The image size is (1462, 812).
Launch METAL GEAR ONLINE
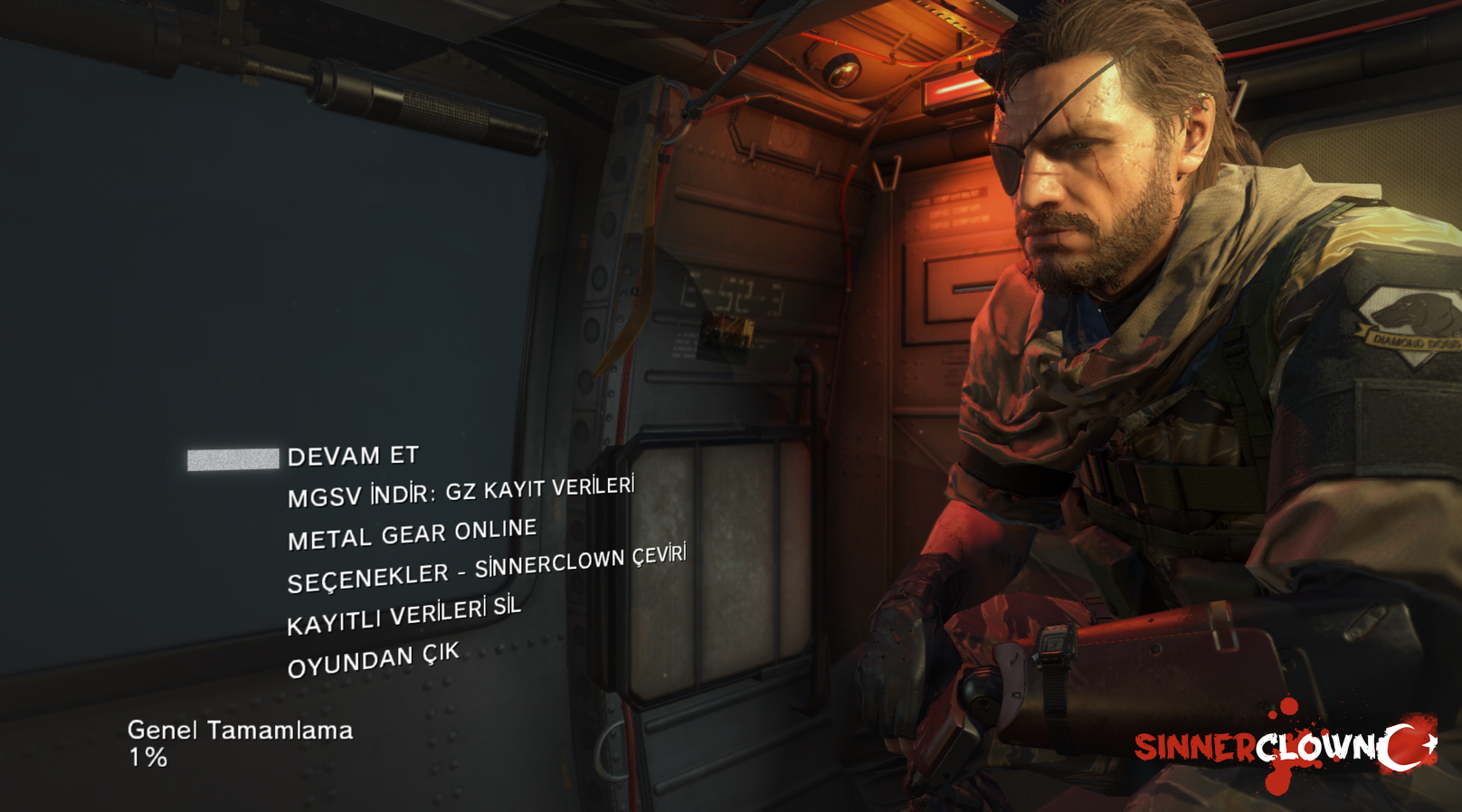[x=412, y=534]
